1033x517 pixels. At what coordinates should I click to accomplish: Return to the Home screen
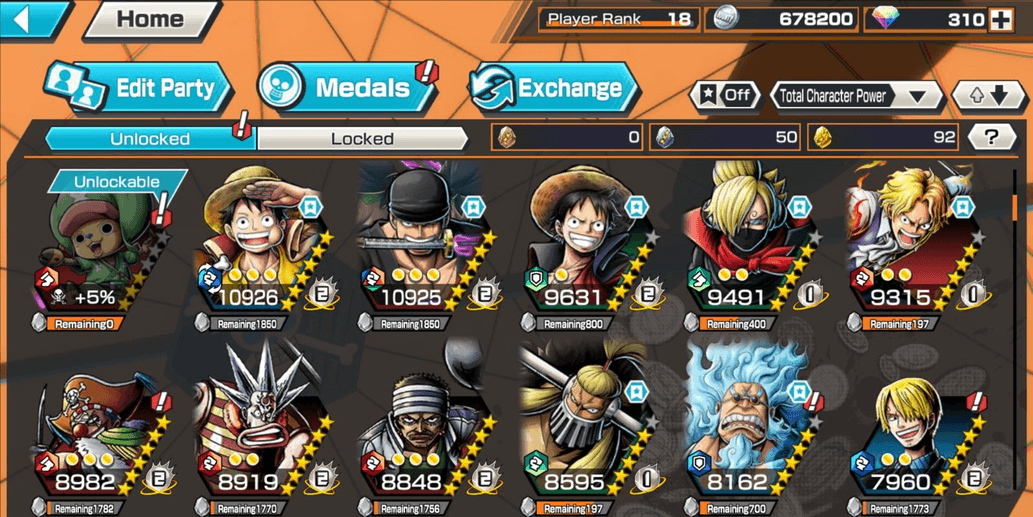point(150,20)
